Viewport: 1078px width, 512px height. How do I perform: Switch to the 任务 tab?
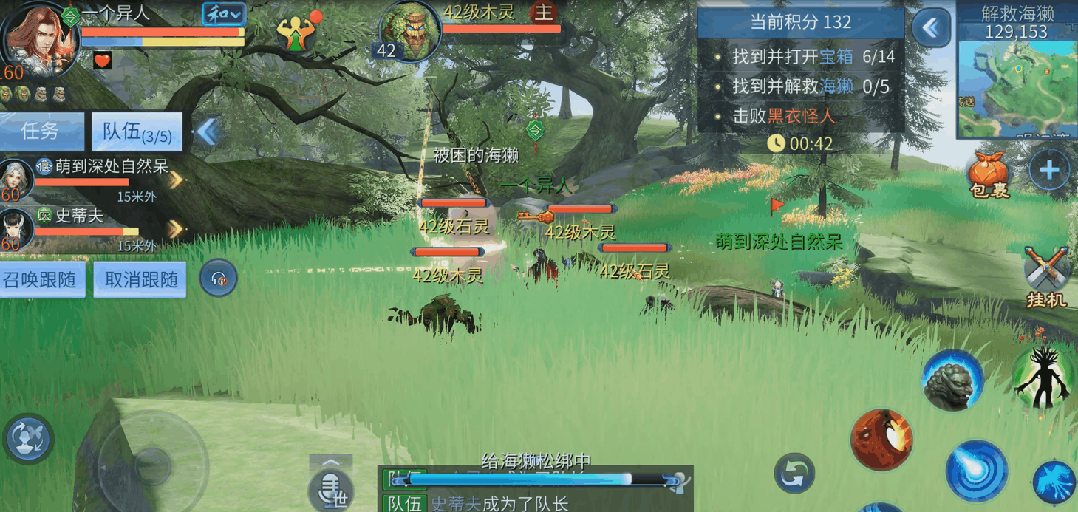click(42, 131)
